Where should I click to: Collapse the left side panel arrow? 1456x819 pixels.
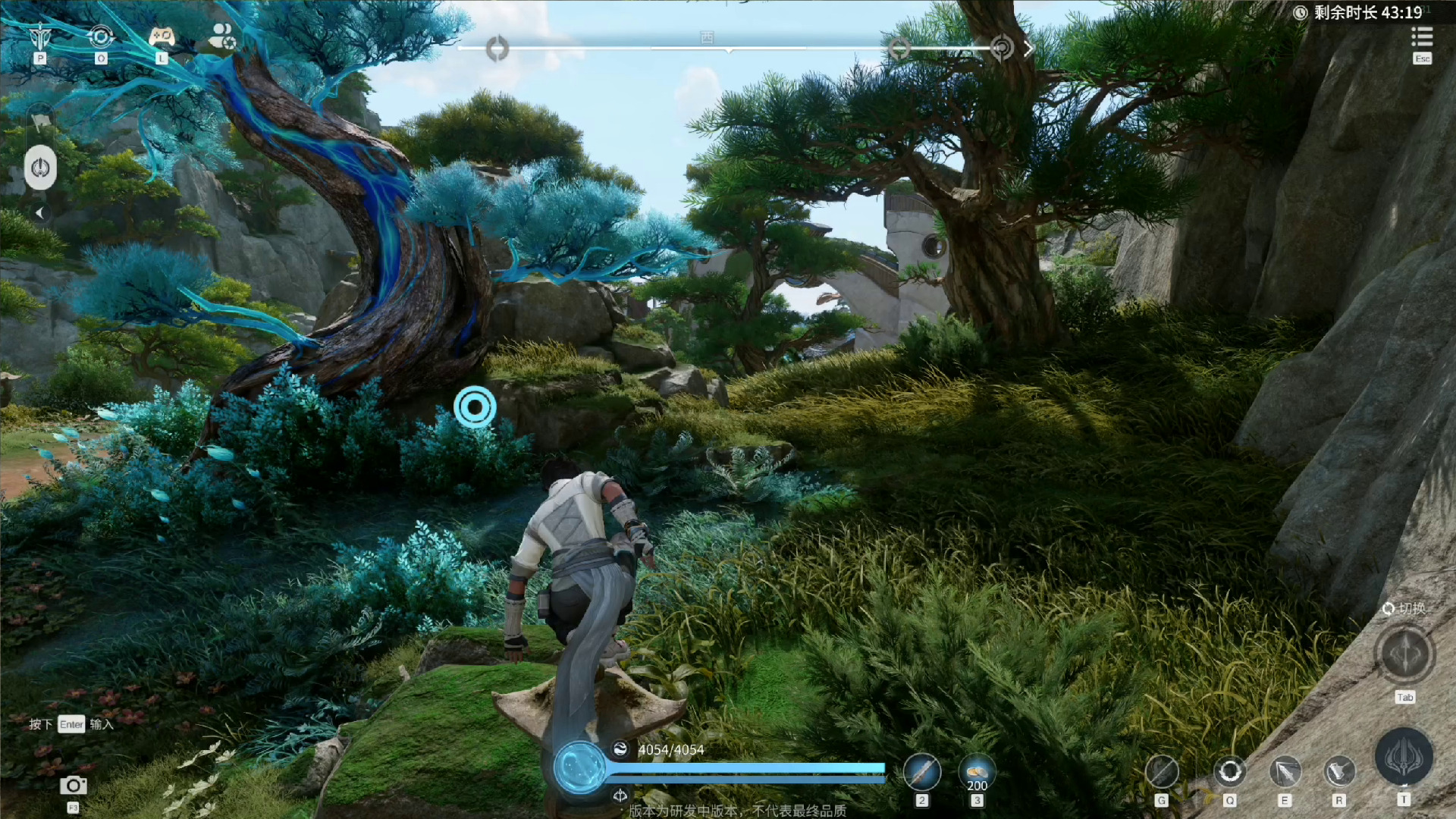tap(39, 214)
